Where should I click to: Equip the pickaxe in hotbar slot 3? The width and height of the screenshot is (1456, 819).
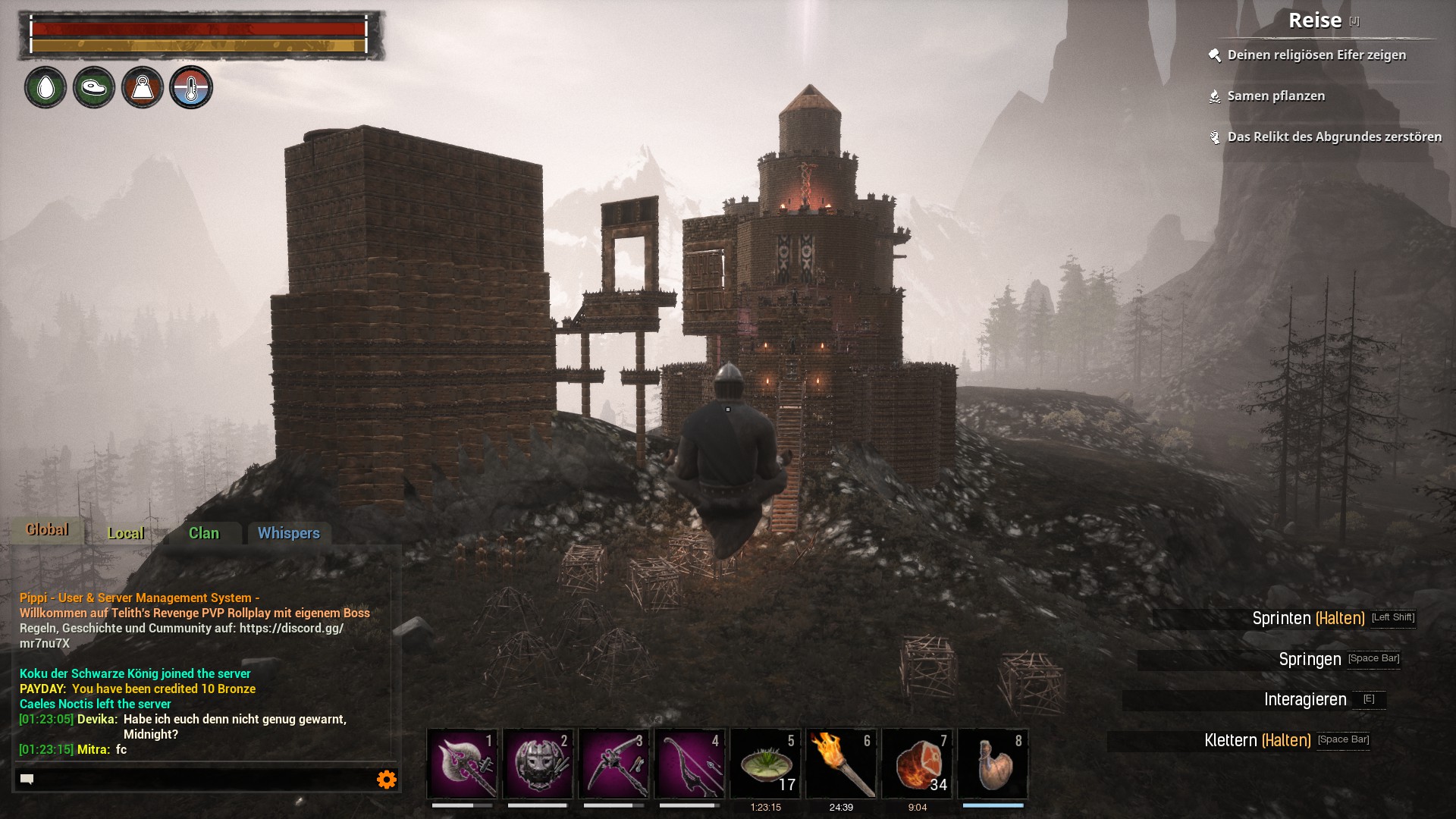[614, 764]
